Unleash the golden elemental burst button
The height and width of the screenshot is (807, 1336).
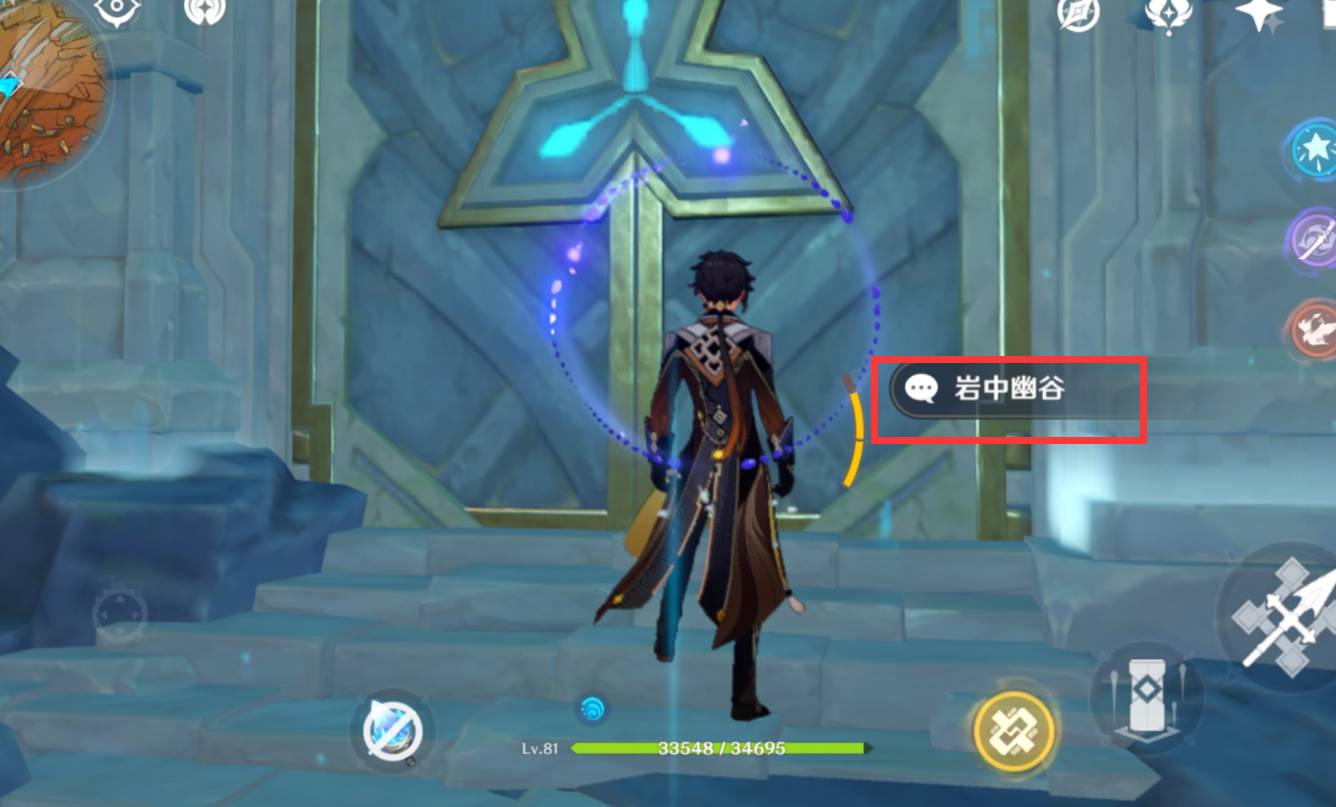[1015, 730]
